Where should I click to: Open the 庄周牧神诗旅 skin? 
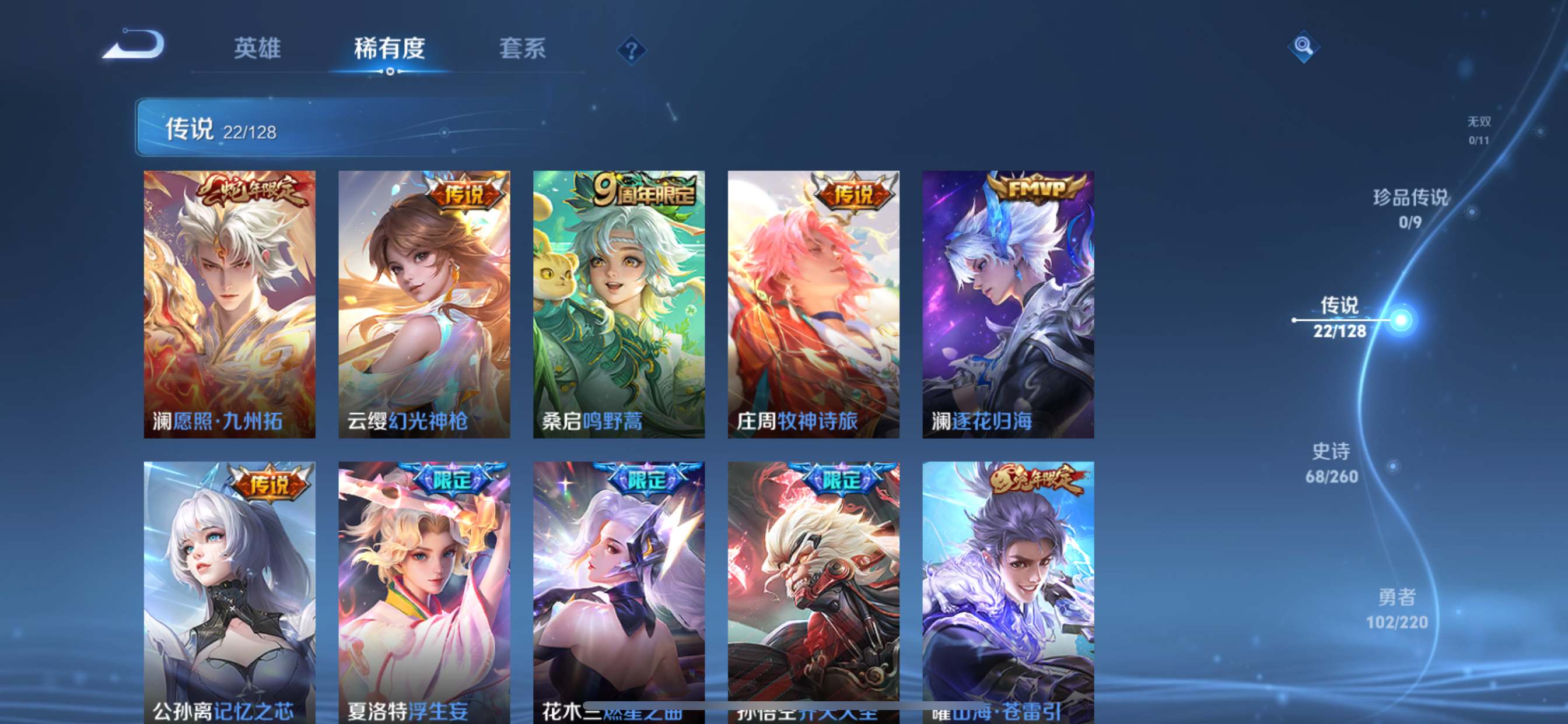point(813,304)
